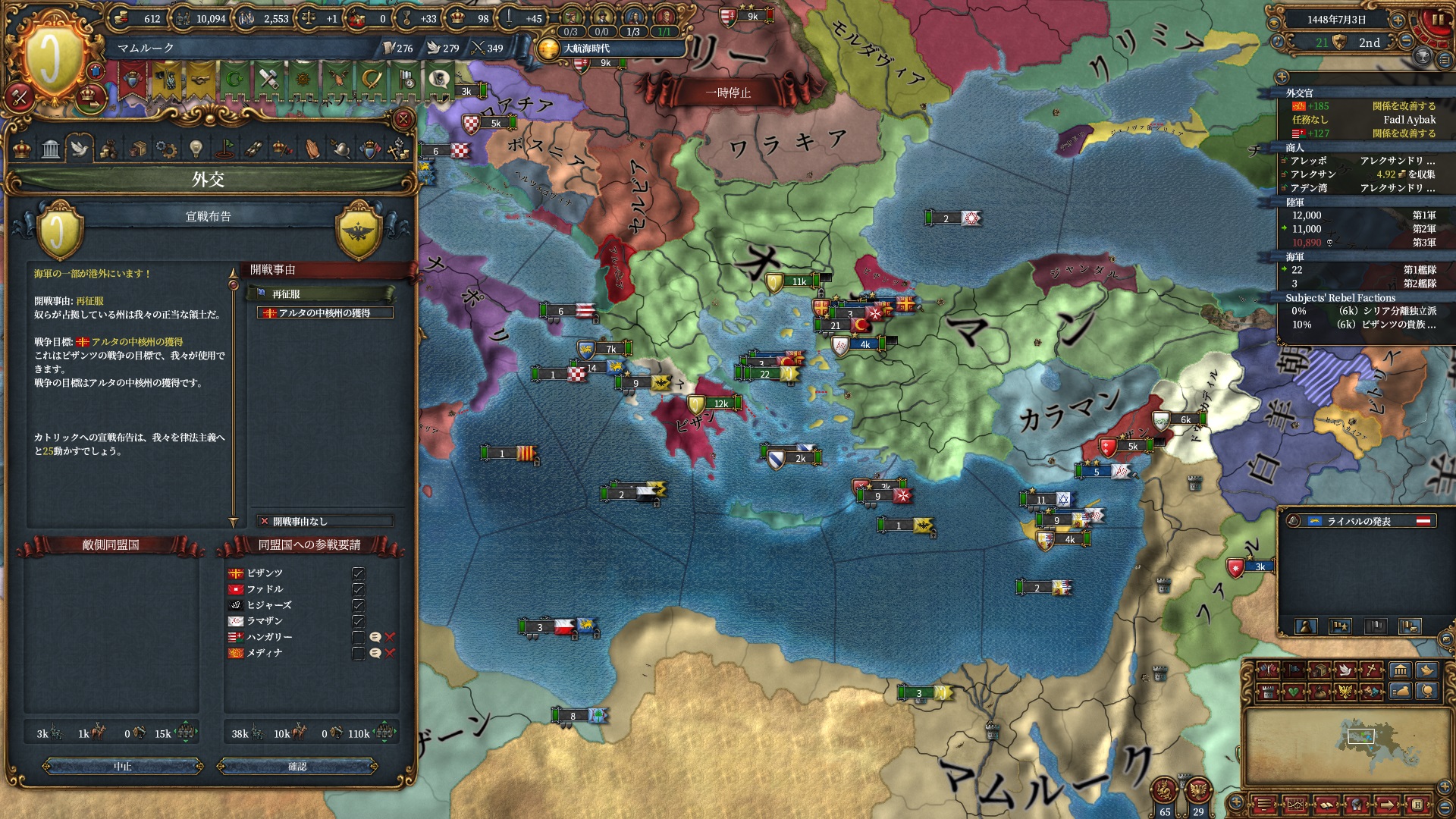Select the アルタの中核州の獲得 war goal
1456x819 pixels.
325,313
